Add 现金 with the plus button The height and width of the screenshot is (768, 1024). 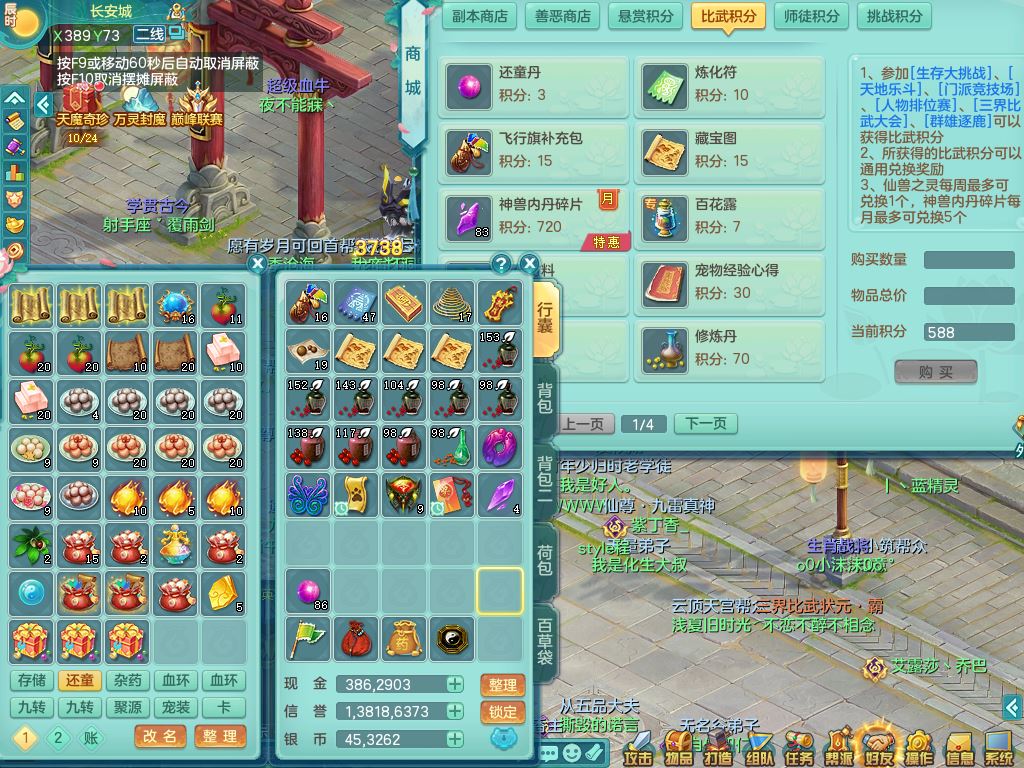[455, 685]
